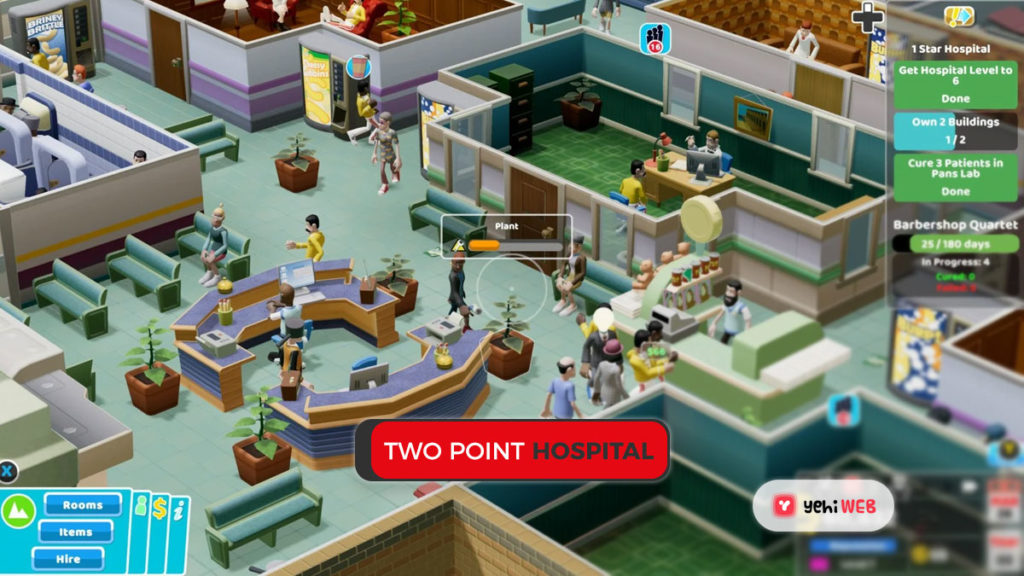Click the patient face icon on the wall
Screen dimensions: 1024x576
pyautogui.click(x=843, y=410)
